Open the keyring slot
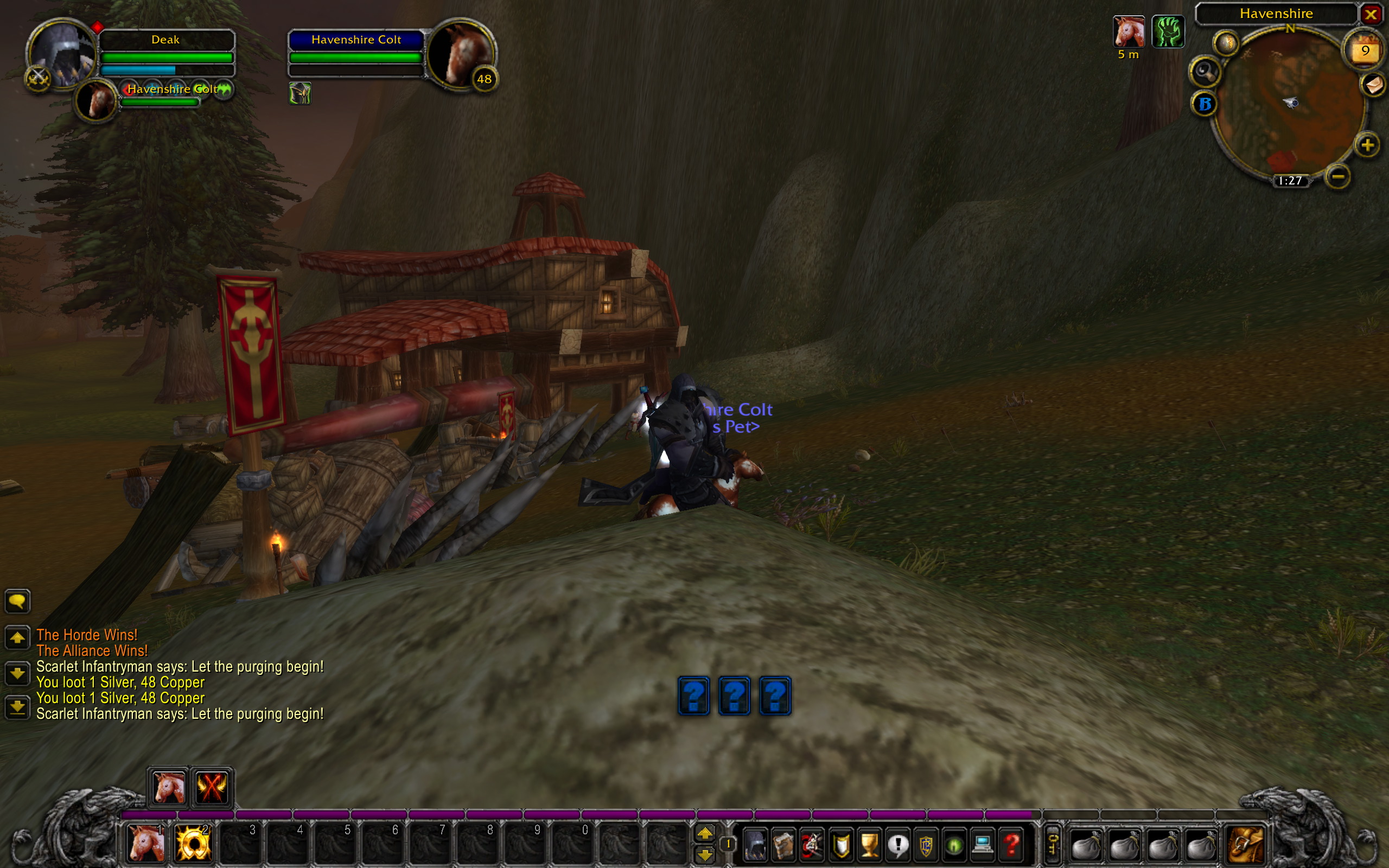1389x868 pixels. click(1052, 845)
